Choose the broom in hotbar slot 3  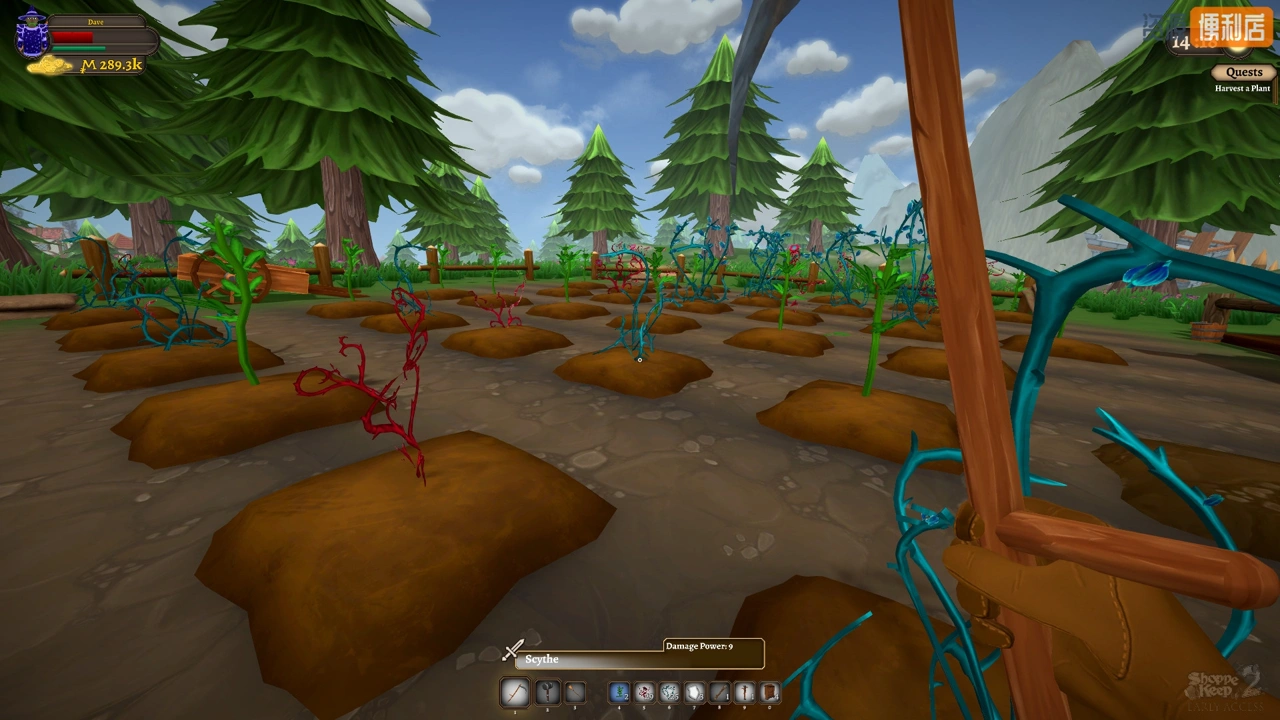pos(575,692)
